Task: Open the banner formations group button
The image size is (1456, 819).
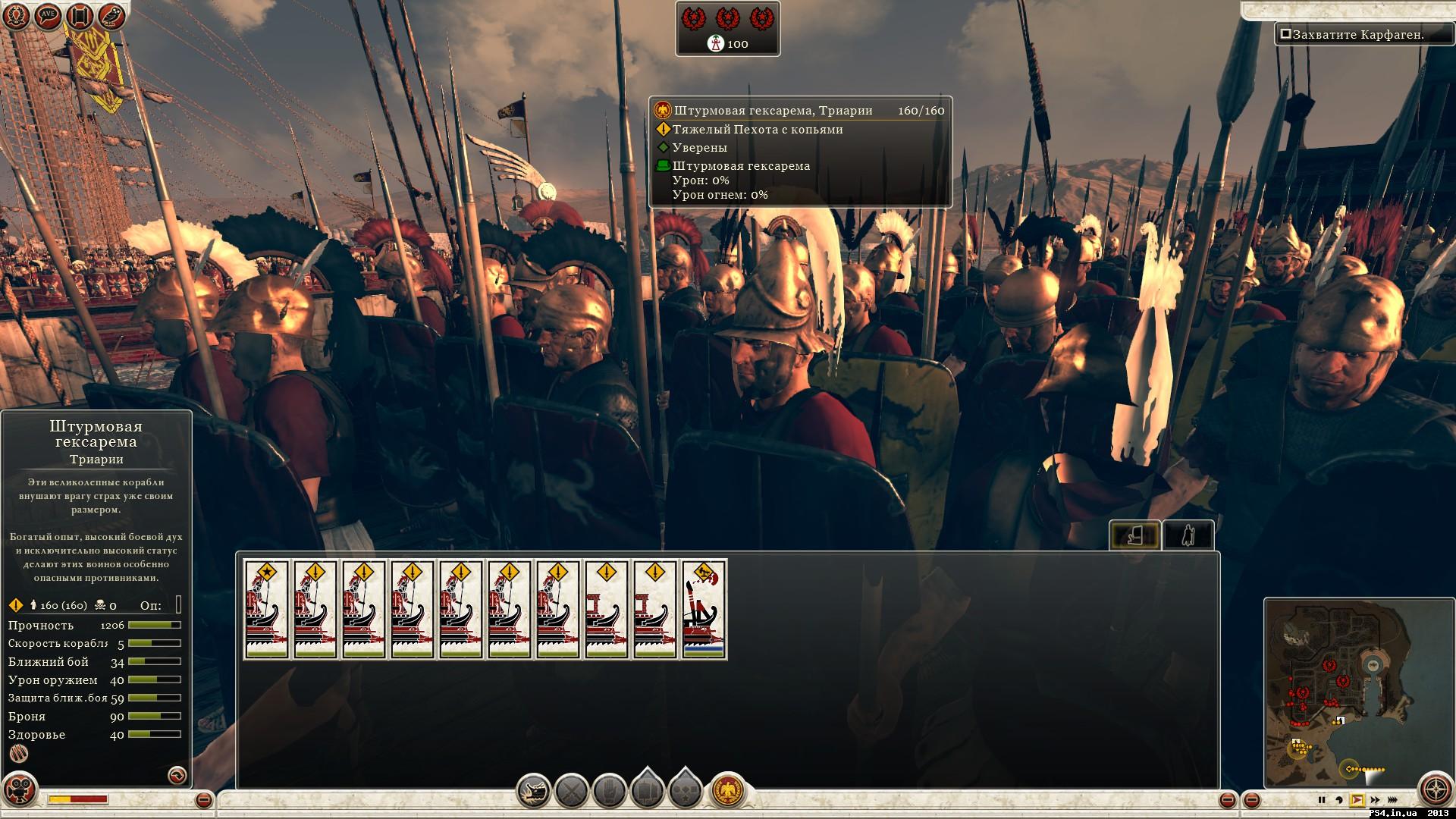Action: (647, 792)
